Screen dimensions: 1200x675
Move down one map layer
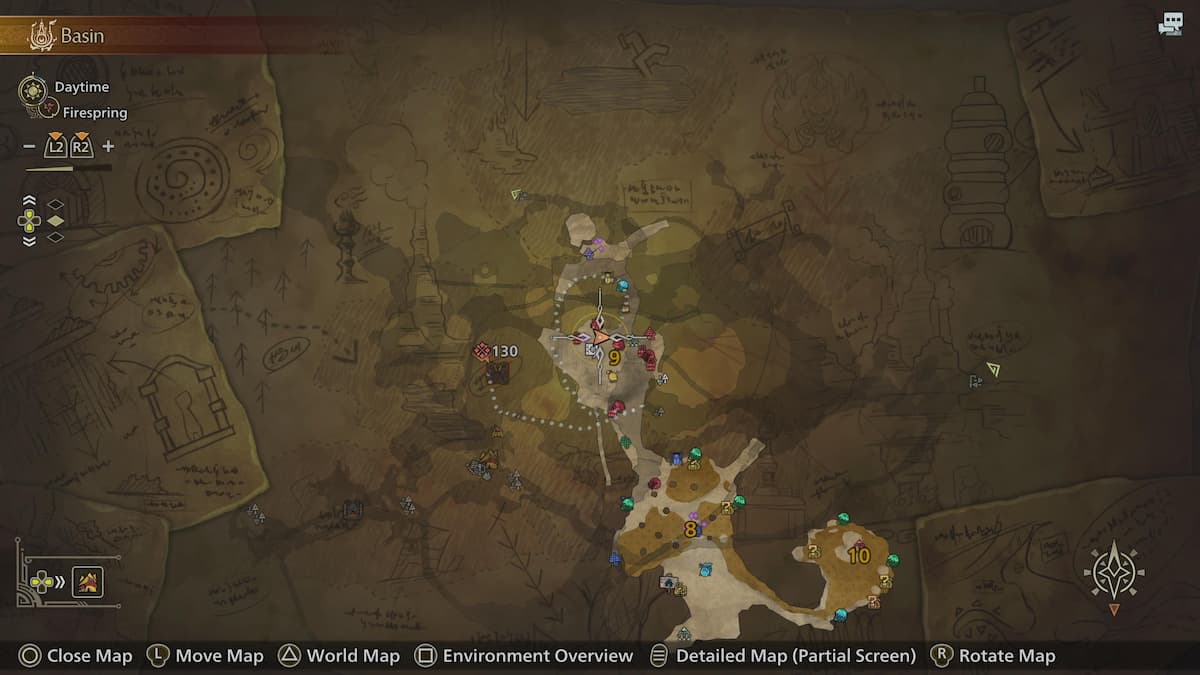tap(29, 239)
